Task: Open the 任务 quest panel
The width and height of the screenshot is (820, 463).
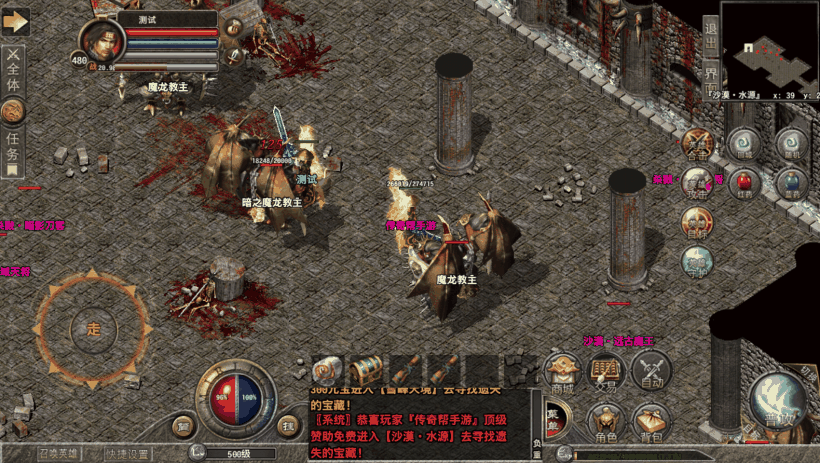Action: pyautogui.click(x=13, y=147)
